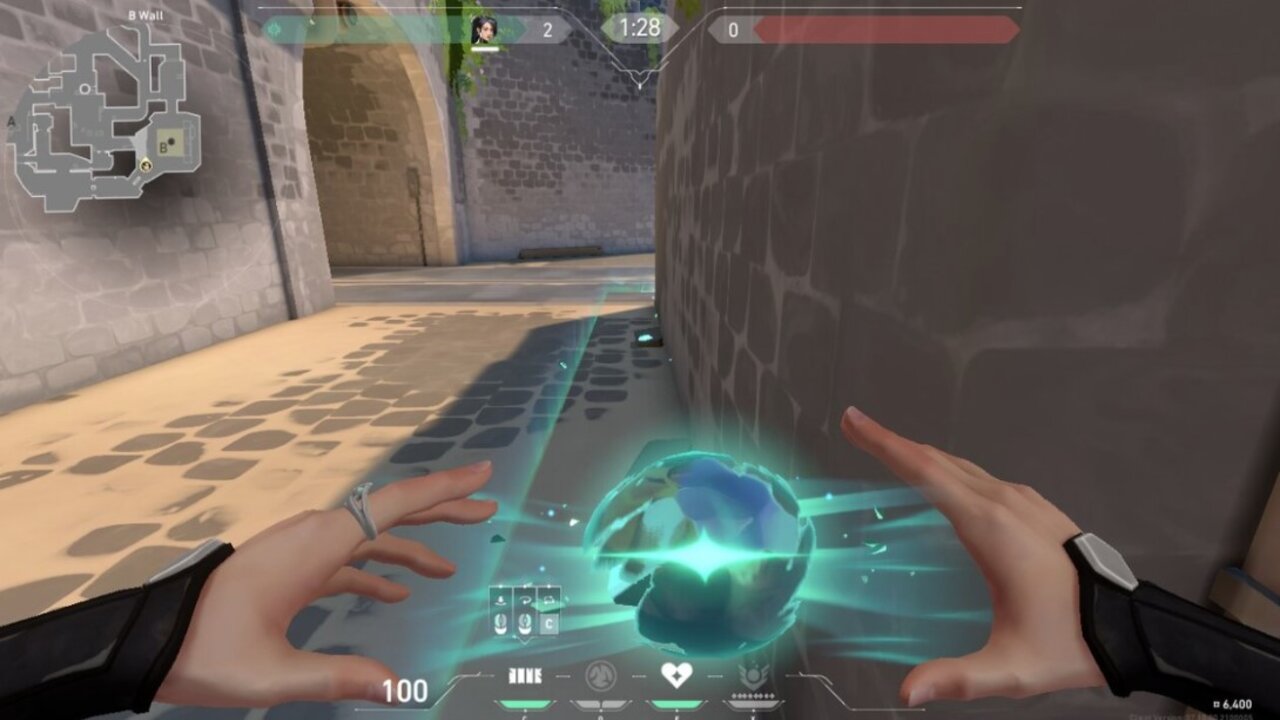Click the C keybind box in the ability prompt
This screenshot has height=720, width=1280.
[548, 622]
